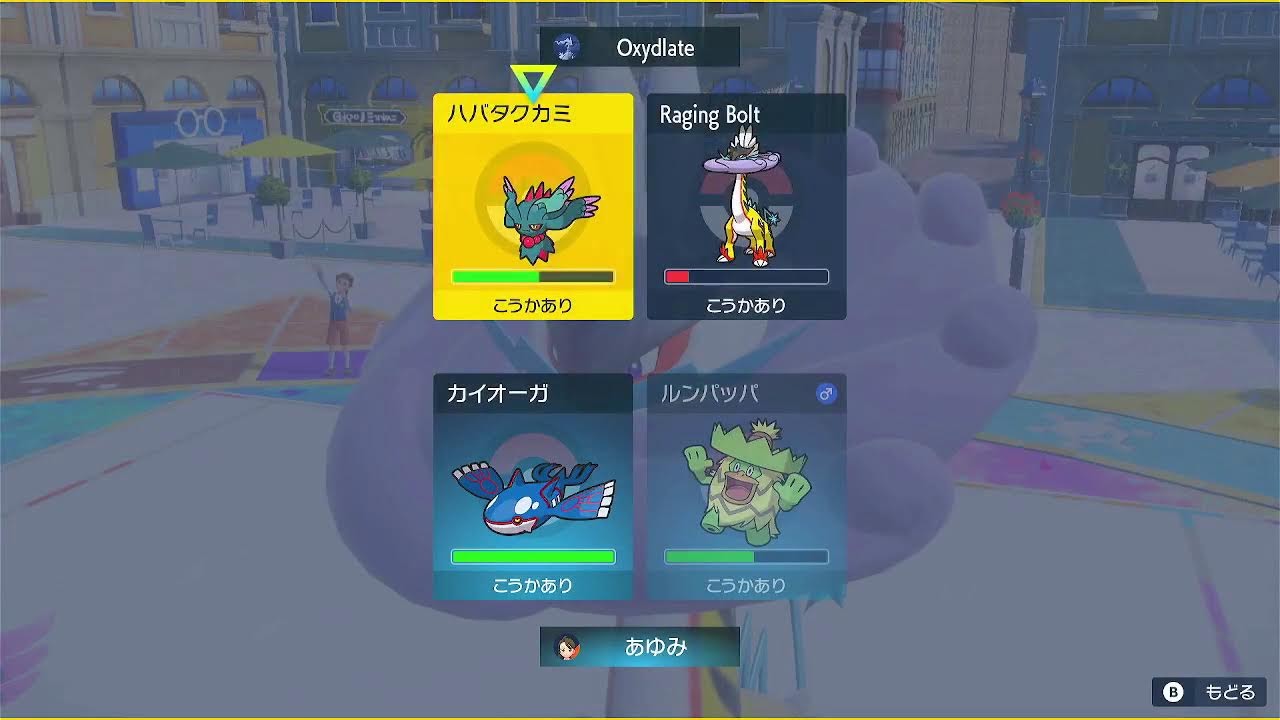Click the Oxydlate banner at the top
This screenshot has height=720, width=1280.
click(x=655, y=46)
